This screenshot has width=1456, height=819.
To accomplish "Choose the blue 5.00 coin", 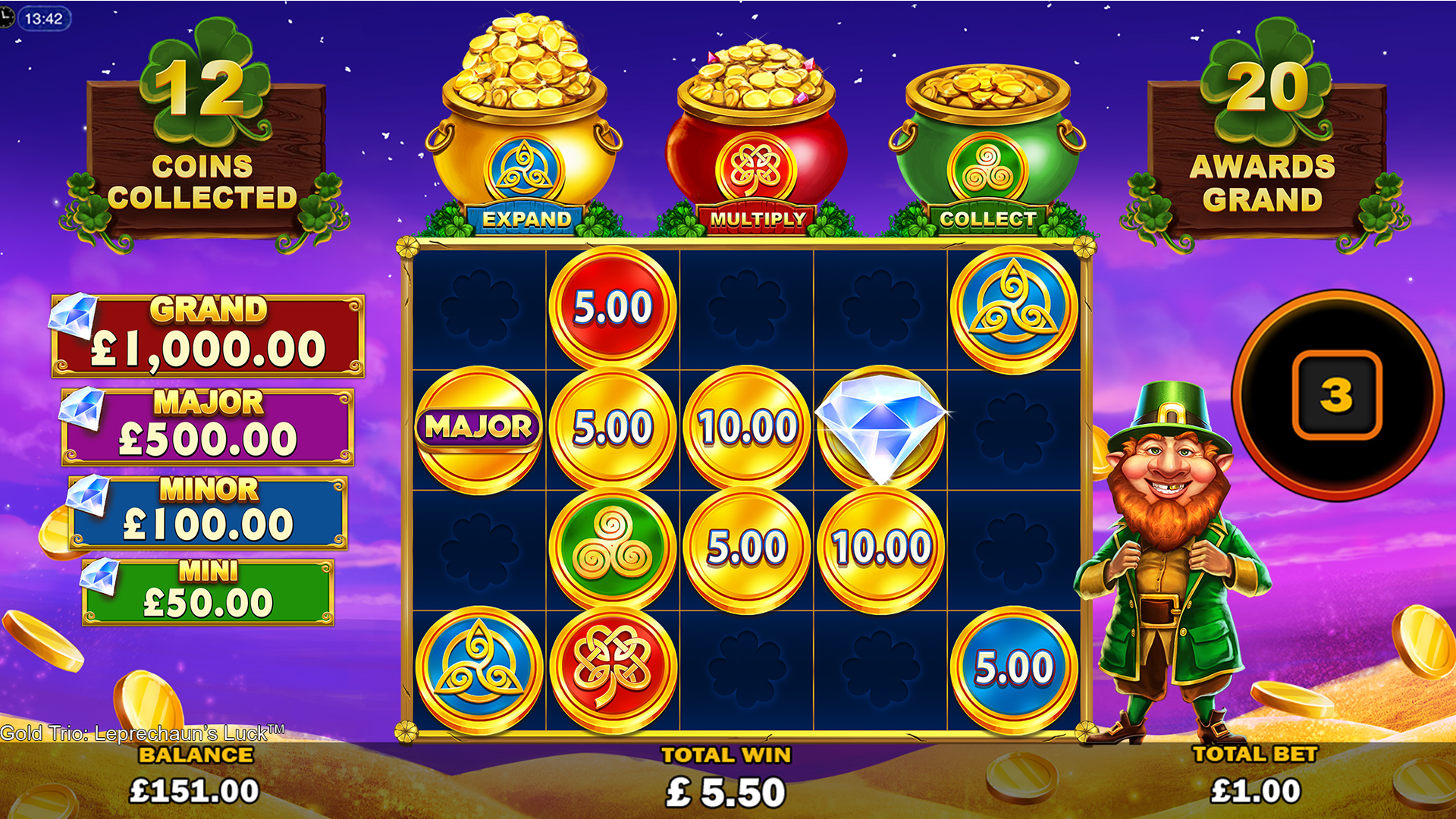I will pos(1013,668).
